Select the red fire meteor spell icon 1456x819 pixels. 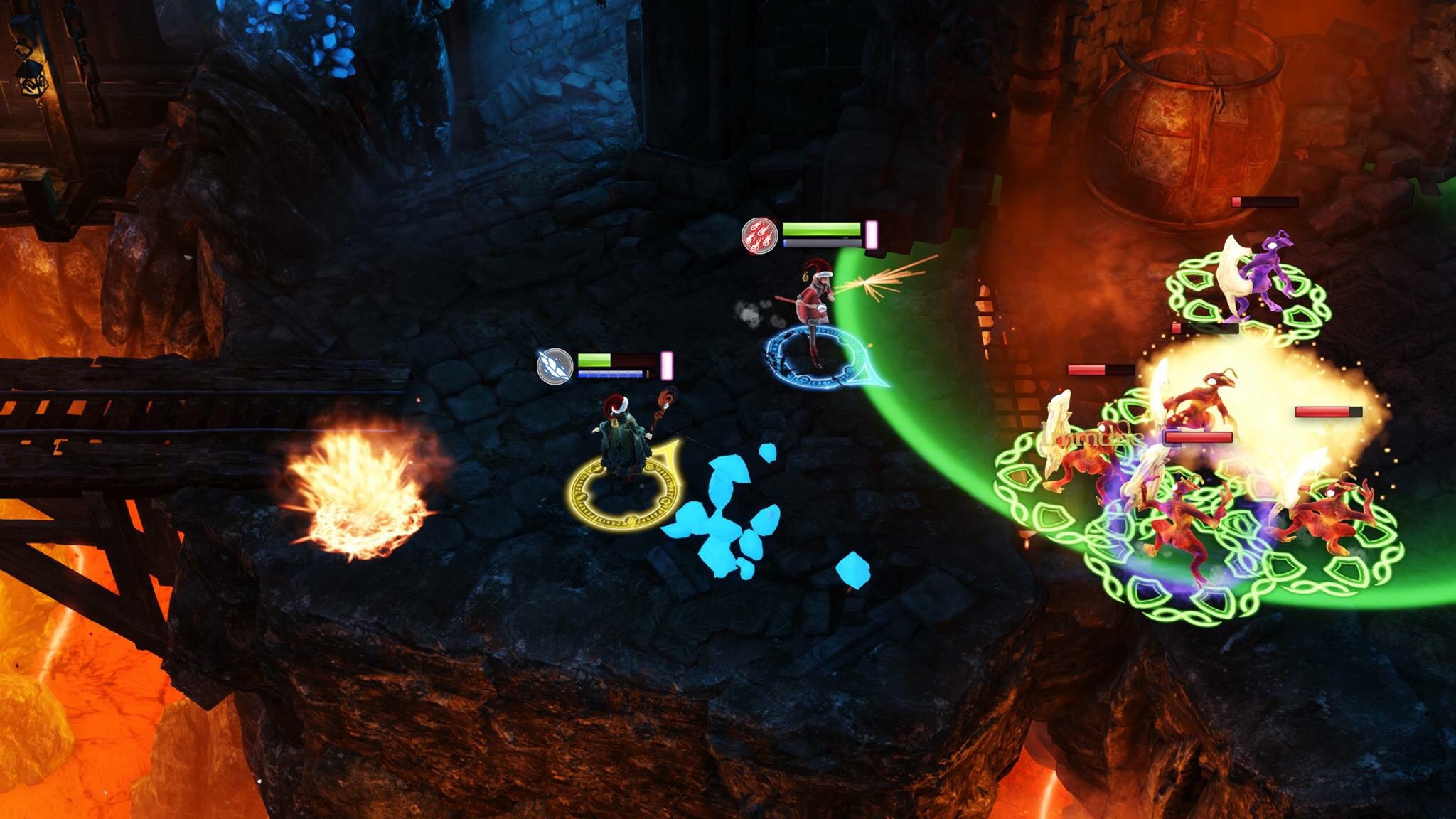pyautogui.click(x=760, y=235)
